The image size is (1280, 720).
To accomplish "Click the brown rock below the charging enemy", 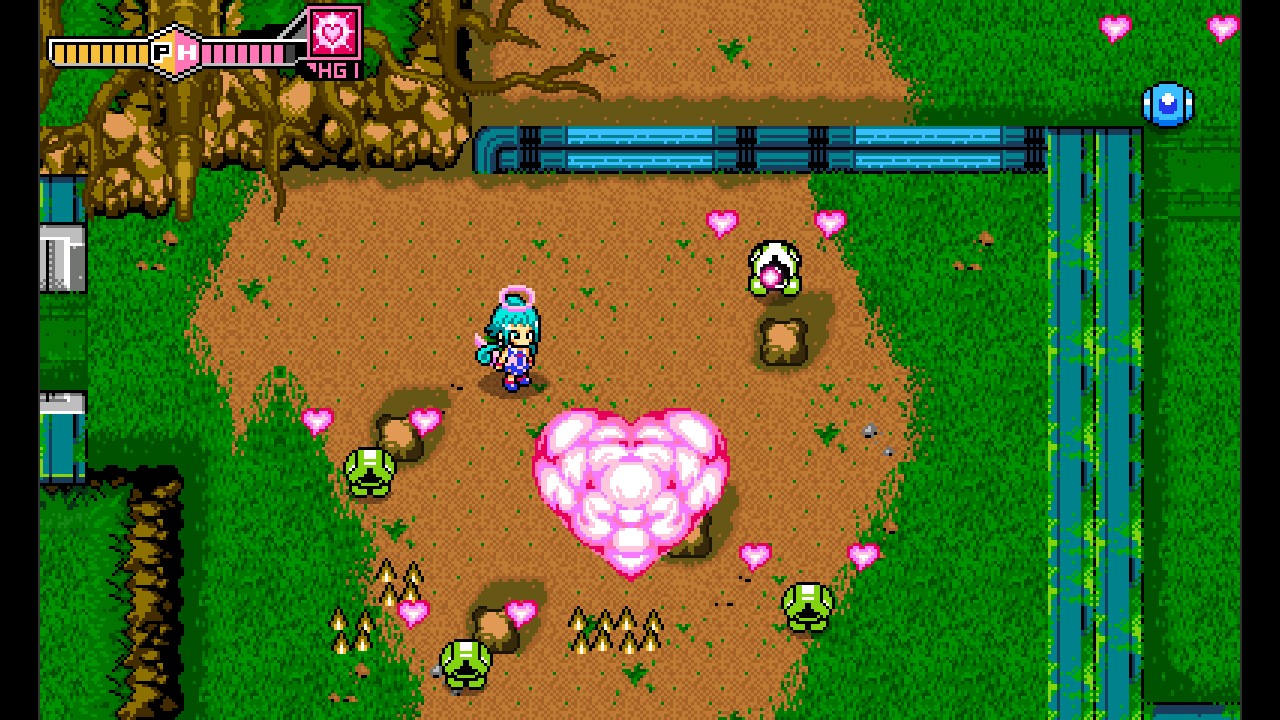I will coord(785,340).
